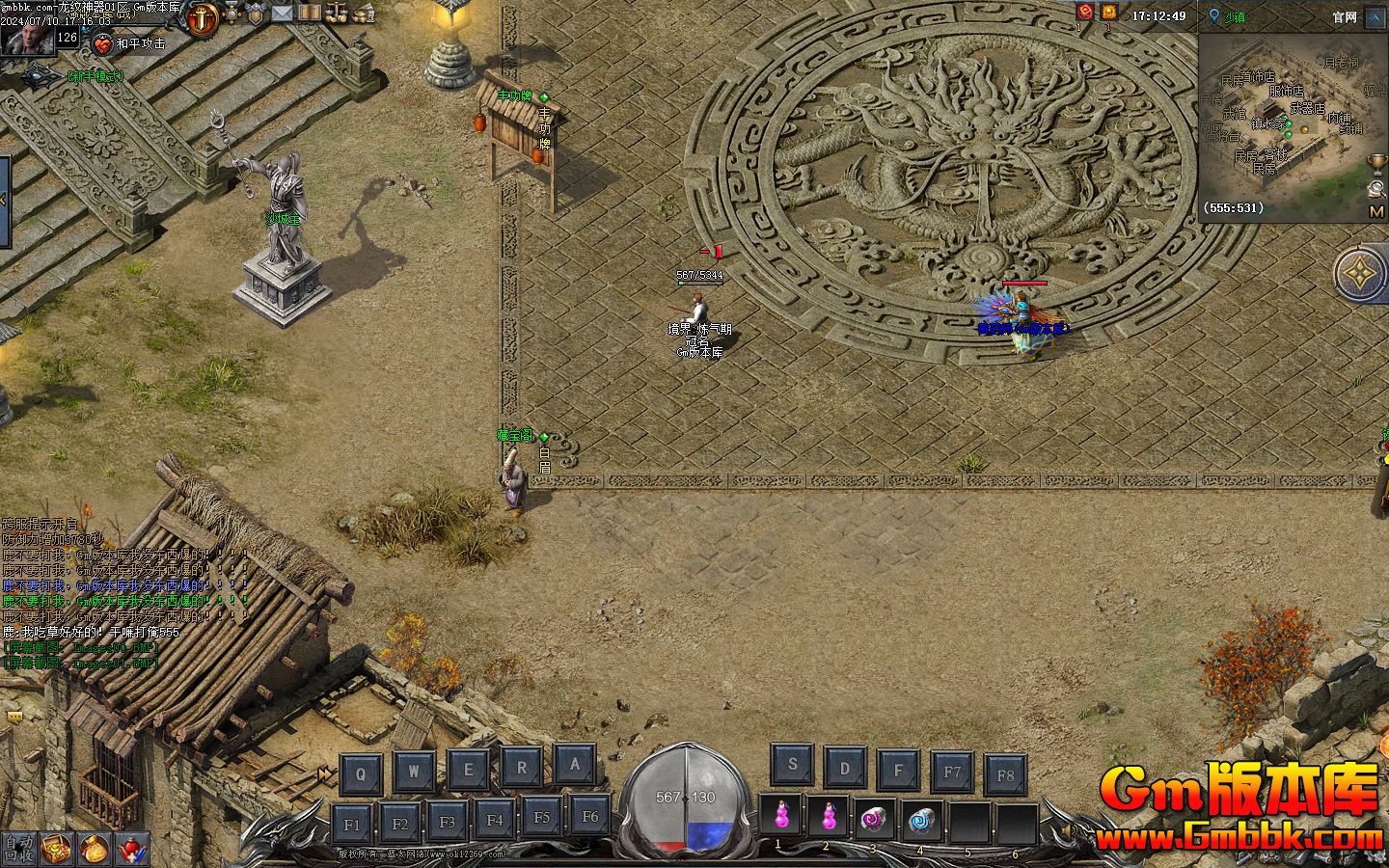Open the book icon in top bar
The width and height of the screenshot is (1389, 868).
pyautogui.click(x=309, y=14)
